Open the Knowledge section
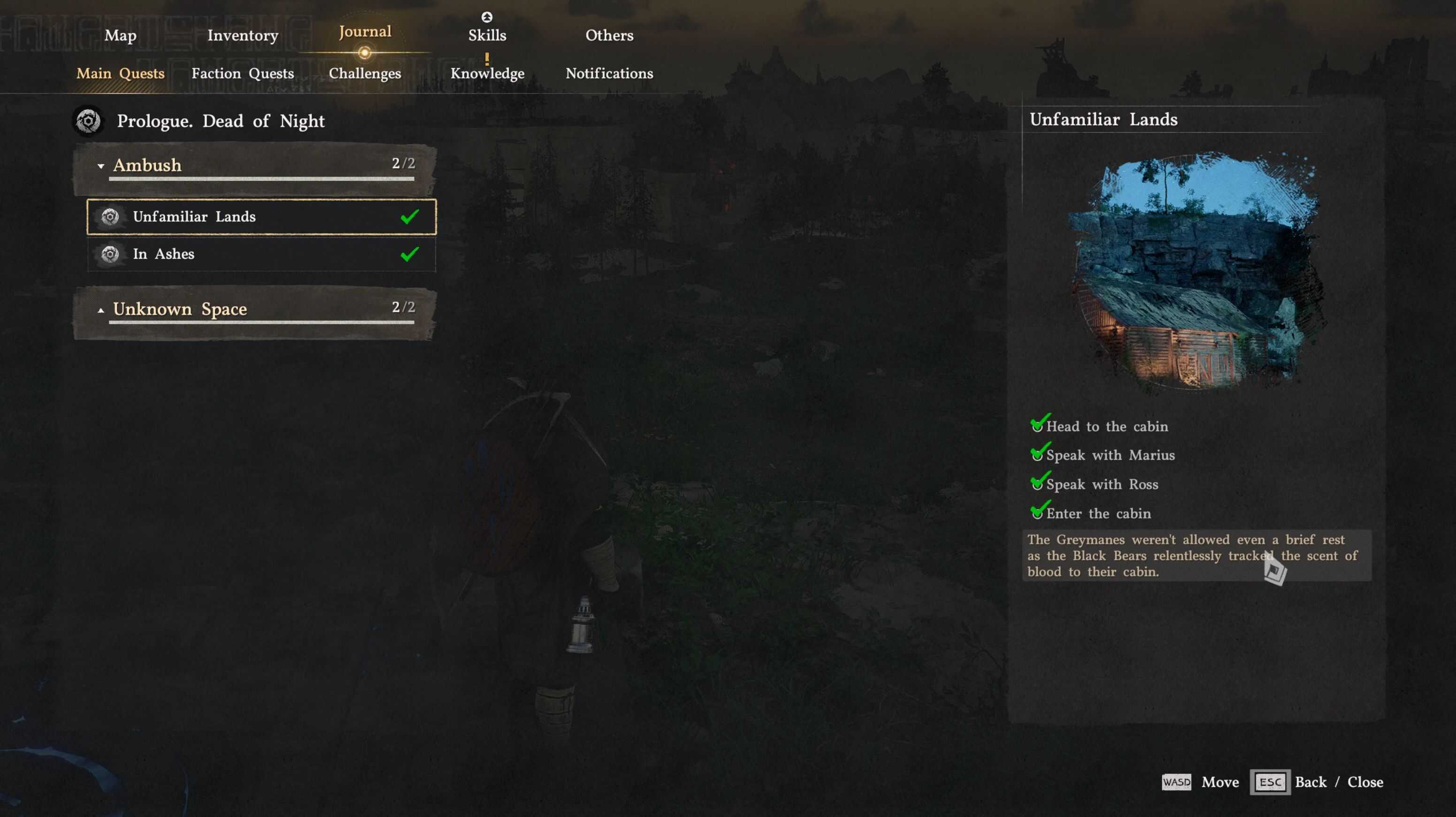Image resolution: width=1456 pixels, height=817 pixels. click(487, 74)
